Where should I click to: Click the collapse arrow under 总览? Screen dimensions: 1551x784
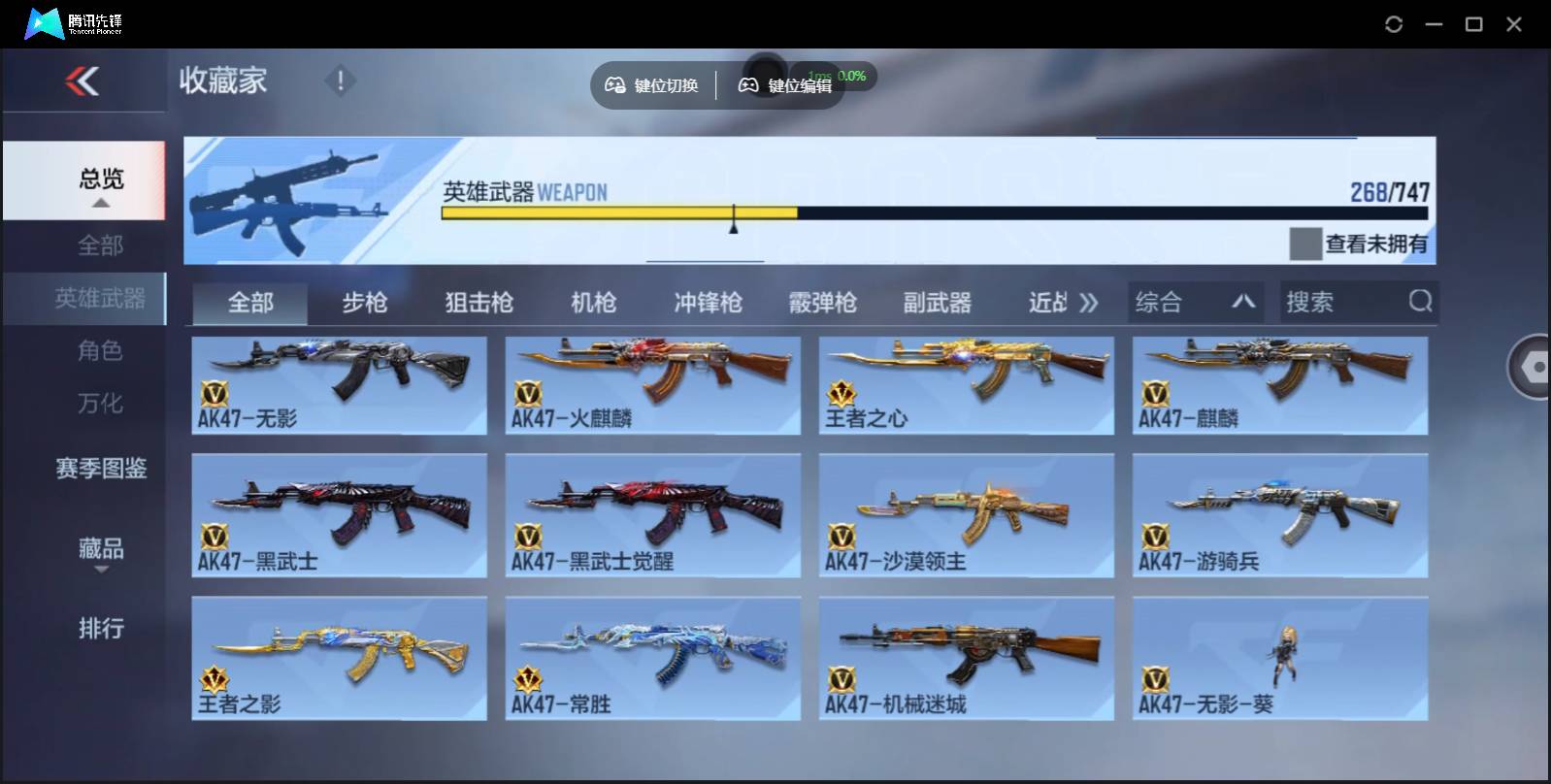pos(101,203)
